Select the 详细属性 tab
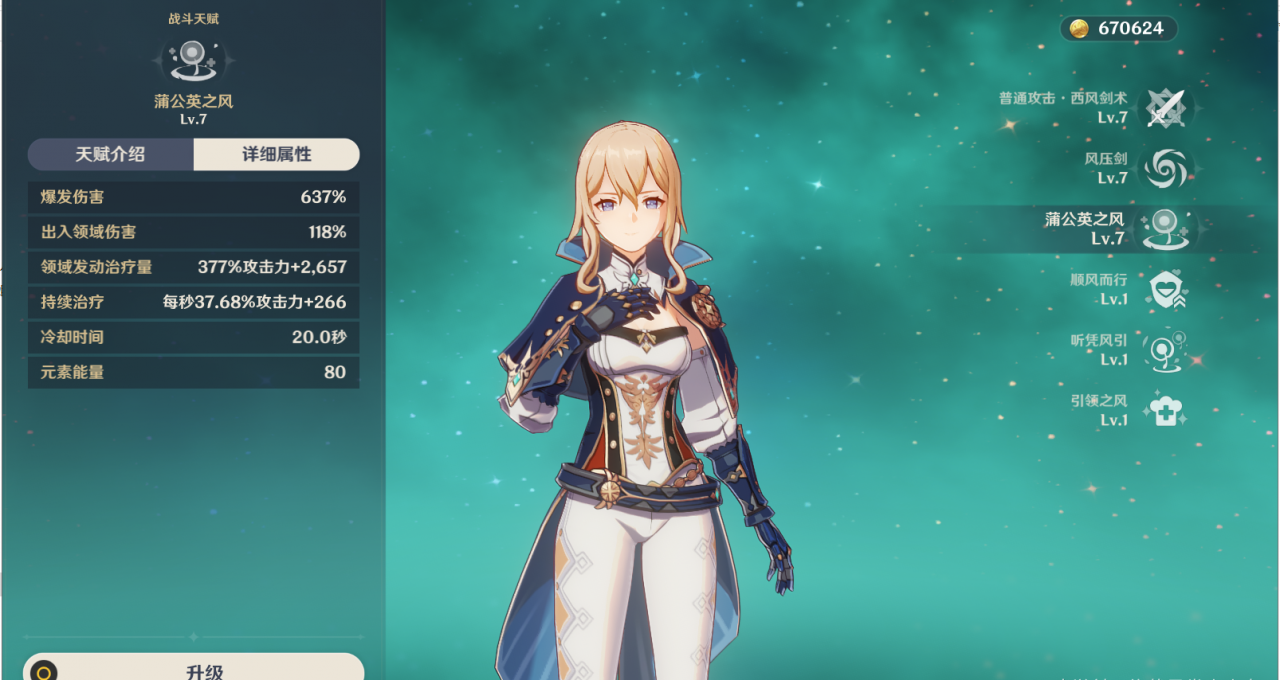 coord(276,155)
